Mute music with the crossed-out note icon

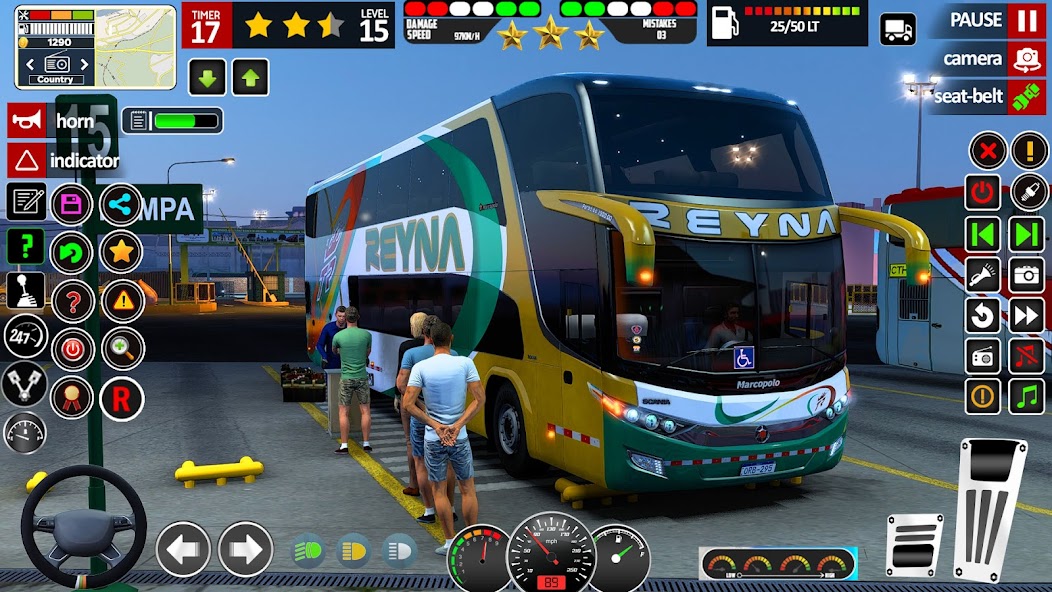click(1028, 357)
